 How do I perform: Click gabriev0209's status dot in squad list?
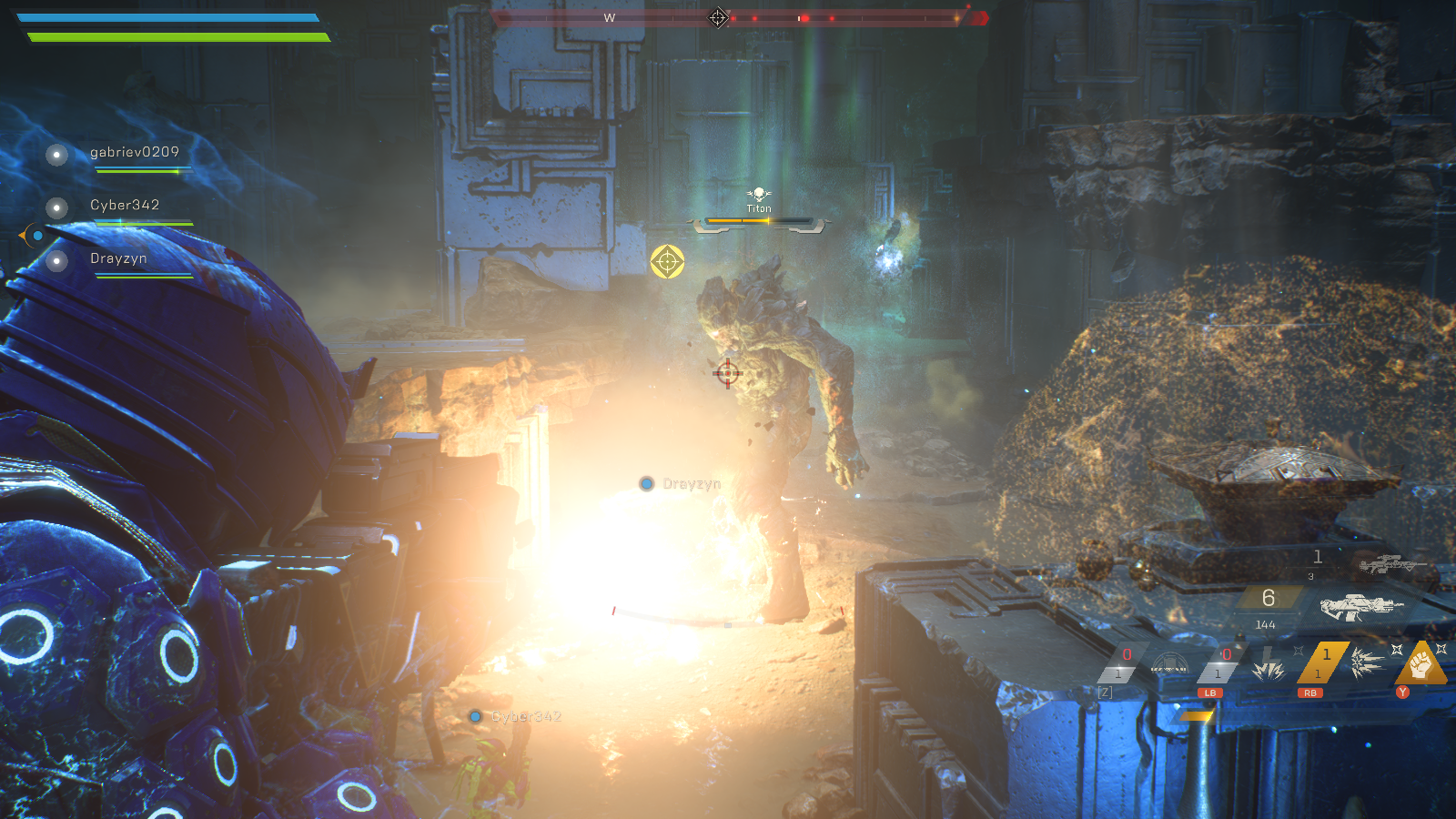pyautogui.click(x=57, y=155)
